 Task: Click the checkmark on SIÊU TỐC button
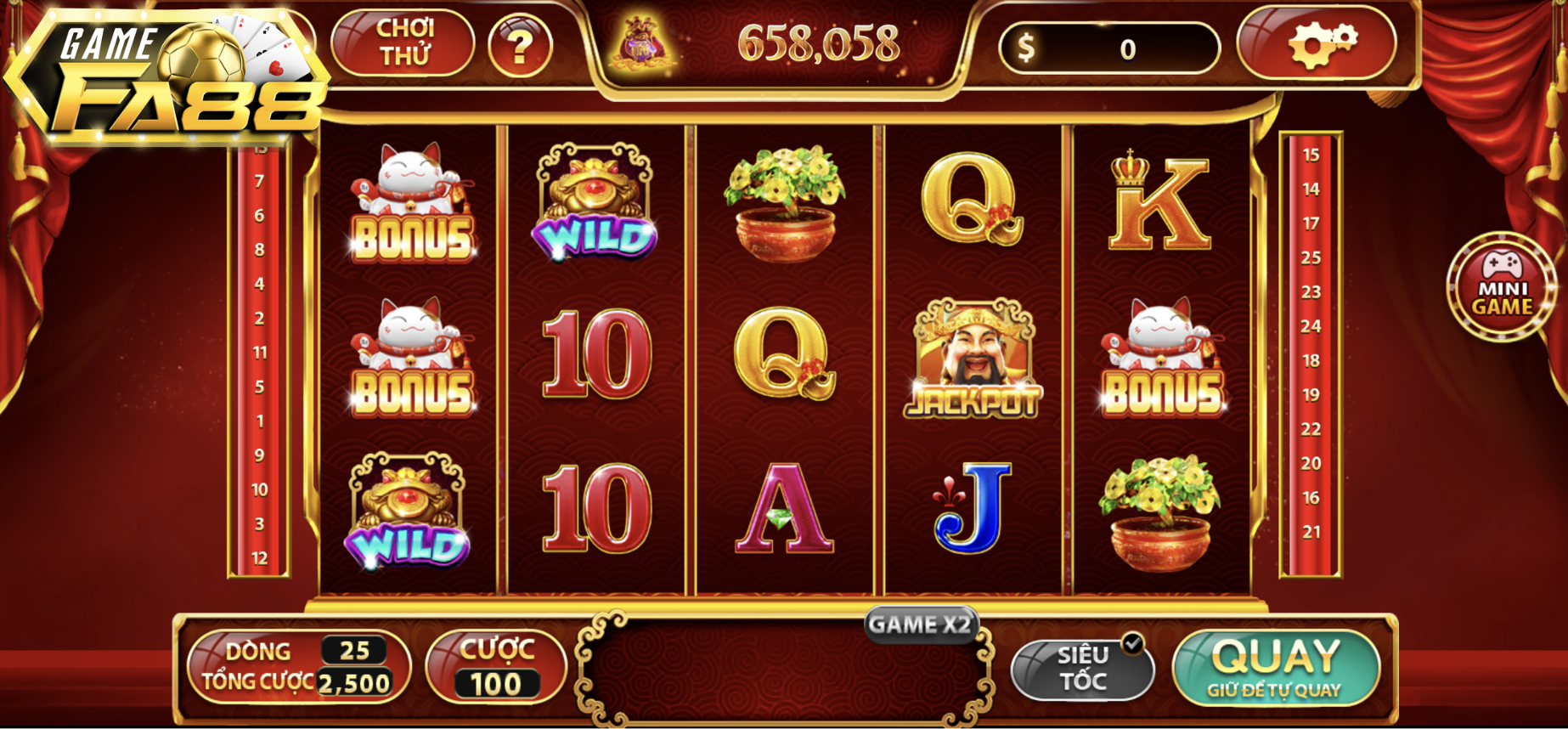click(x=1131, y=643)
